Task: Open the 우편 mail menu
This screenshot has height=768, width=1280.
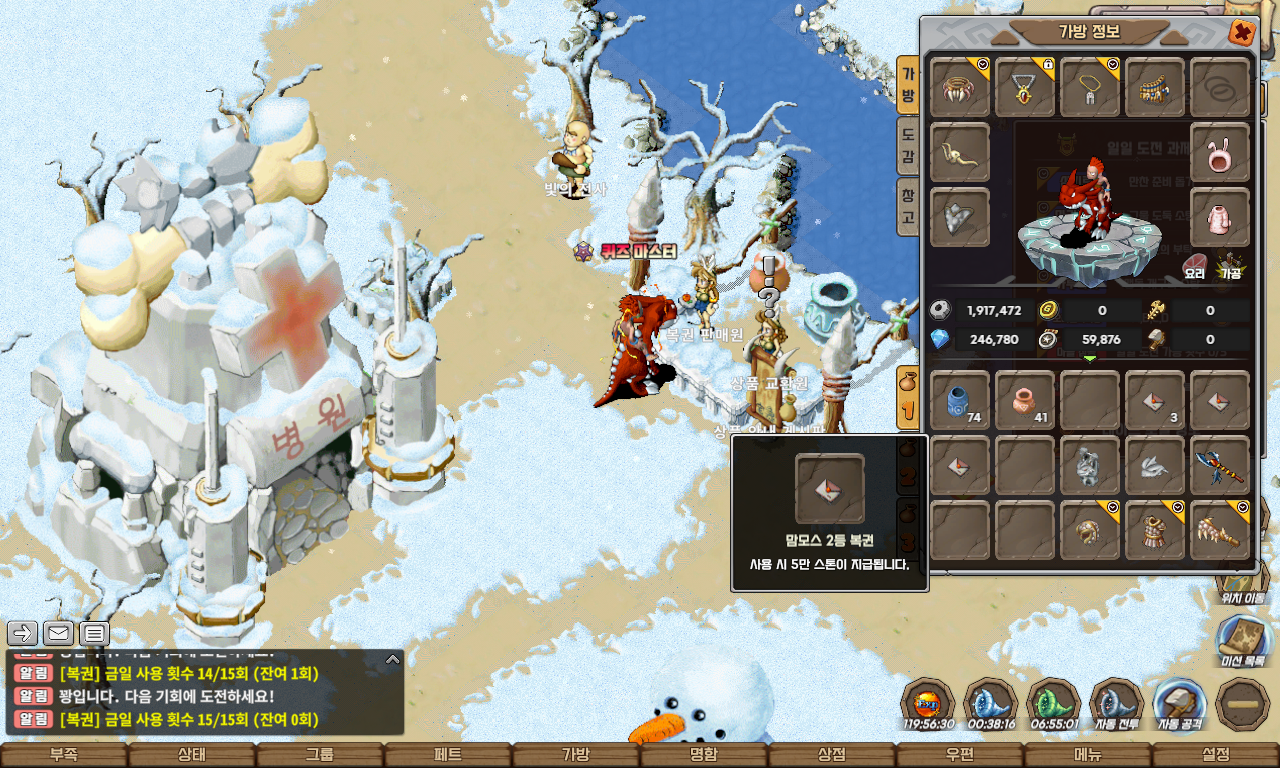Action: pyautogui.click(x=960, y=755)
